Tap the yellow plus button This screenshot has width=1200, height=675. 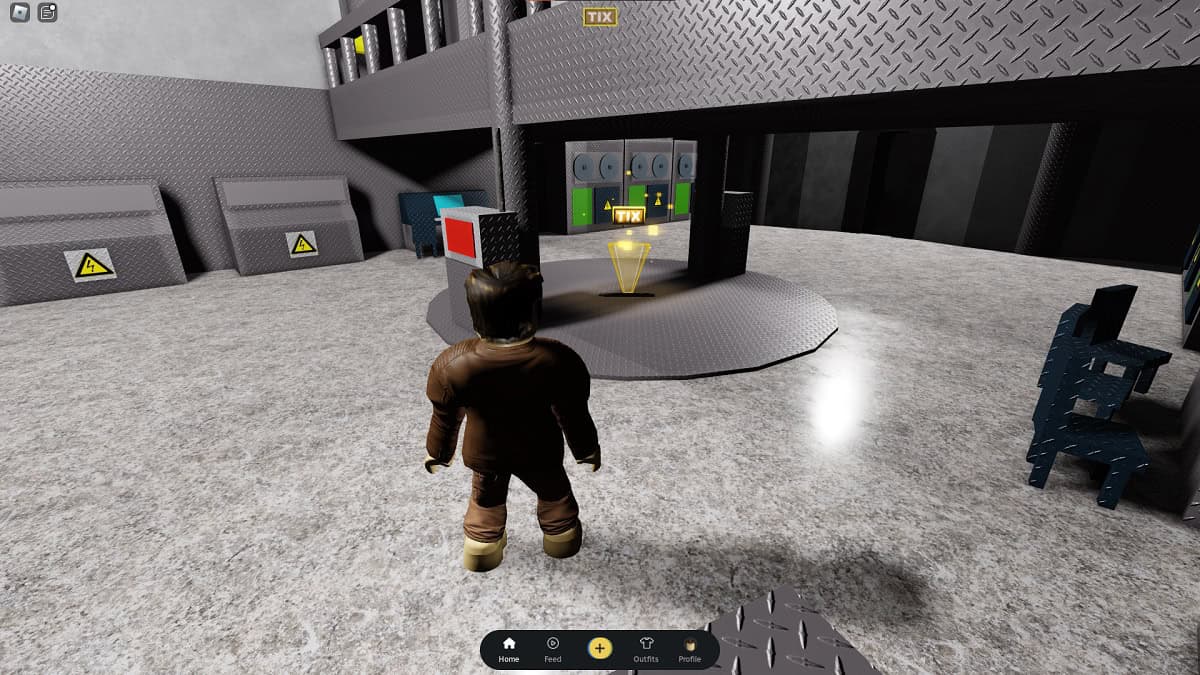click(x=599, y=648)
